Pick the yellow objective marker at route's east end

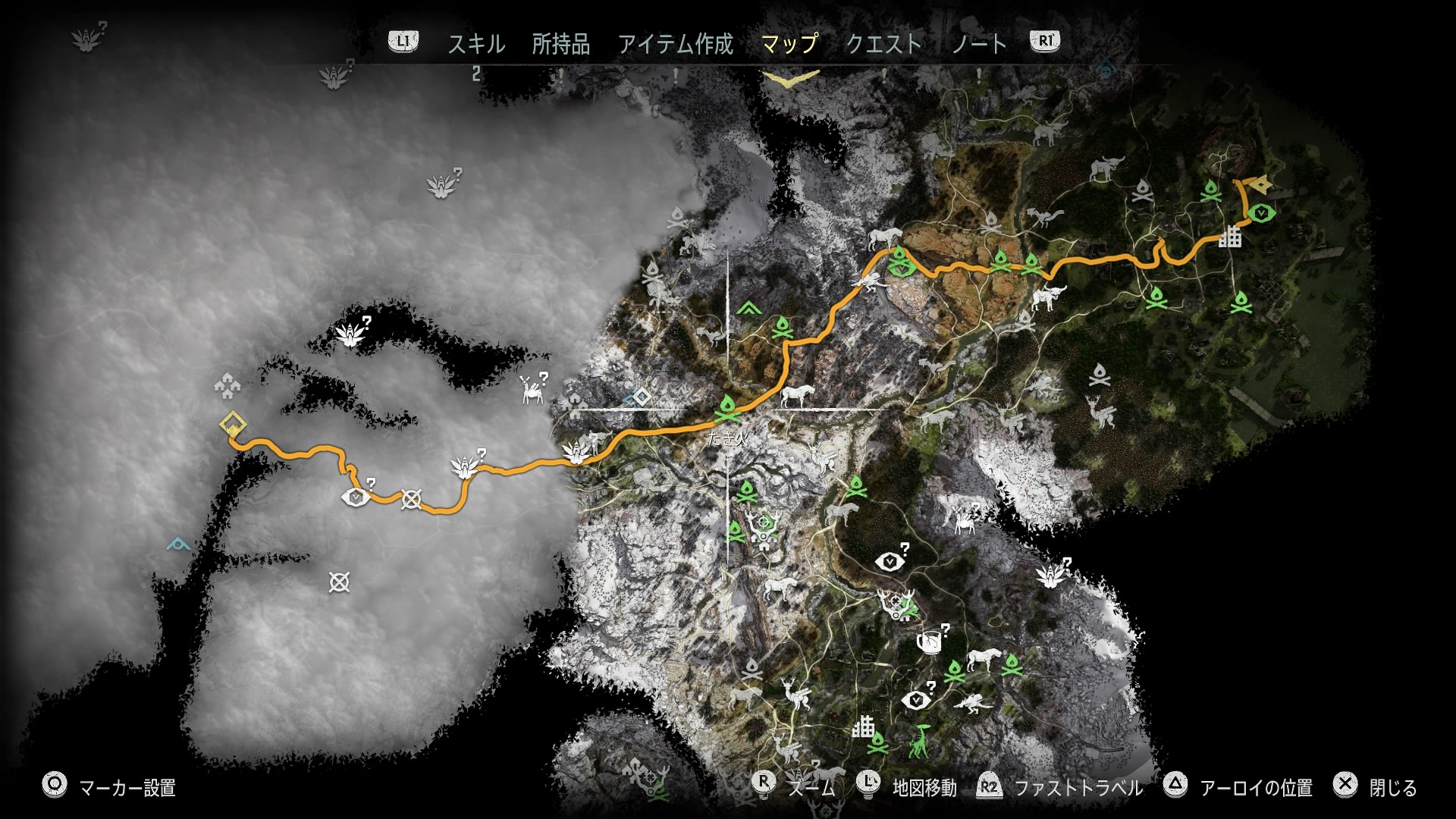(1260, 184)
